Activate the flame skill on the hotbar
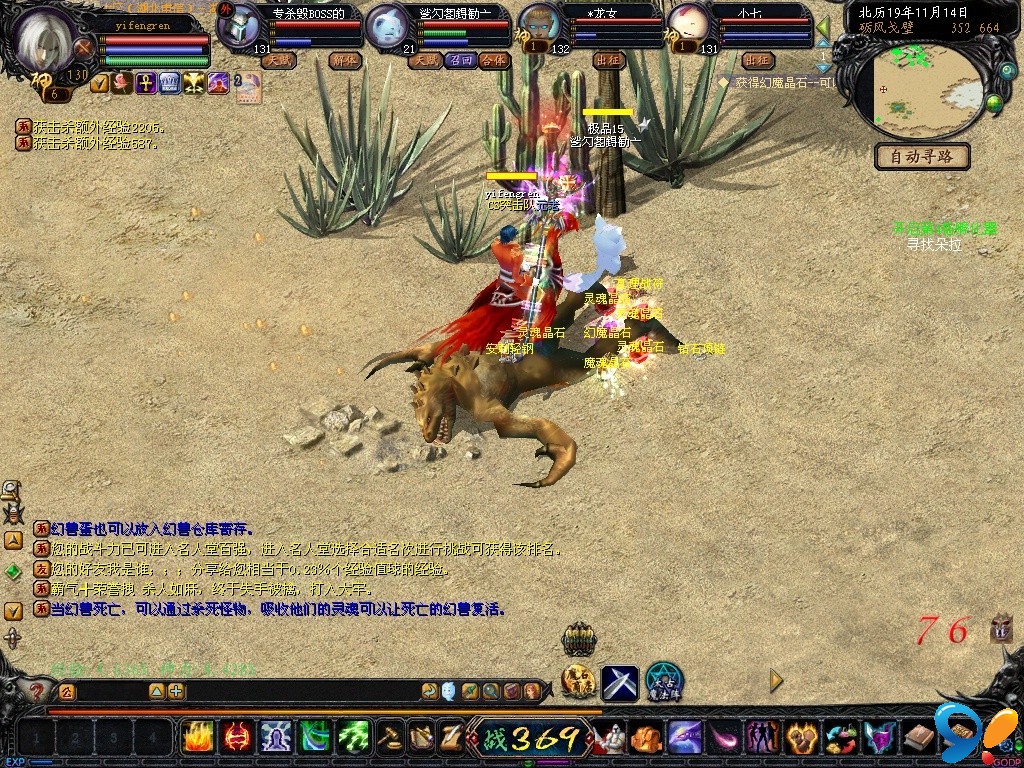Viewport: 1024px width, 768px height. pyautogui.click(x=197, y=737)
